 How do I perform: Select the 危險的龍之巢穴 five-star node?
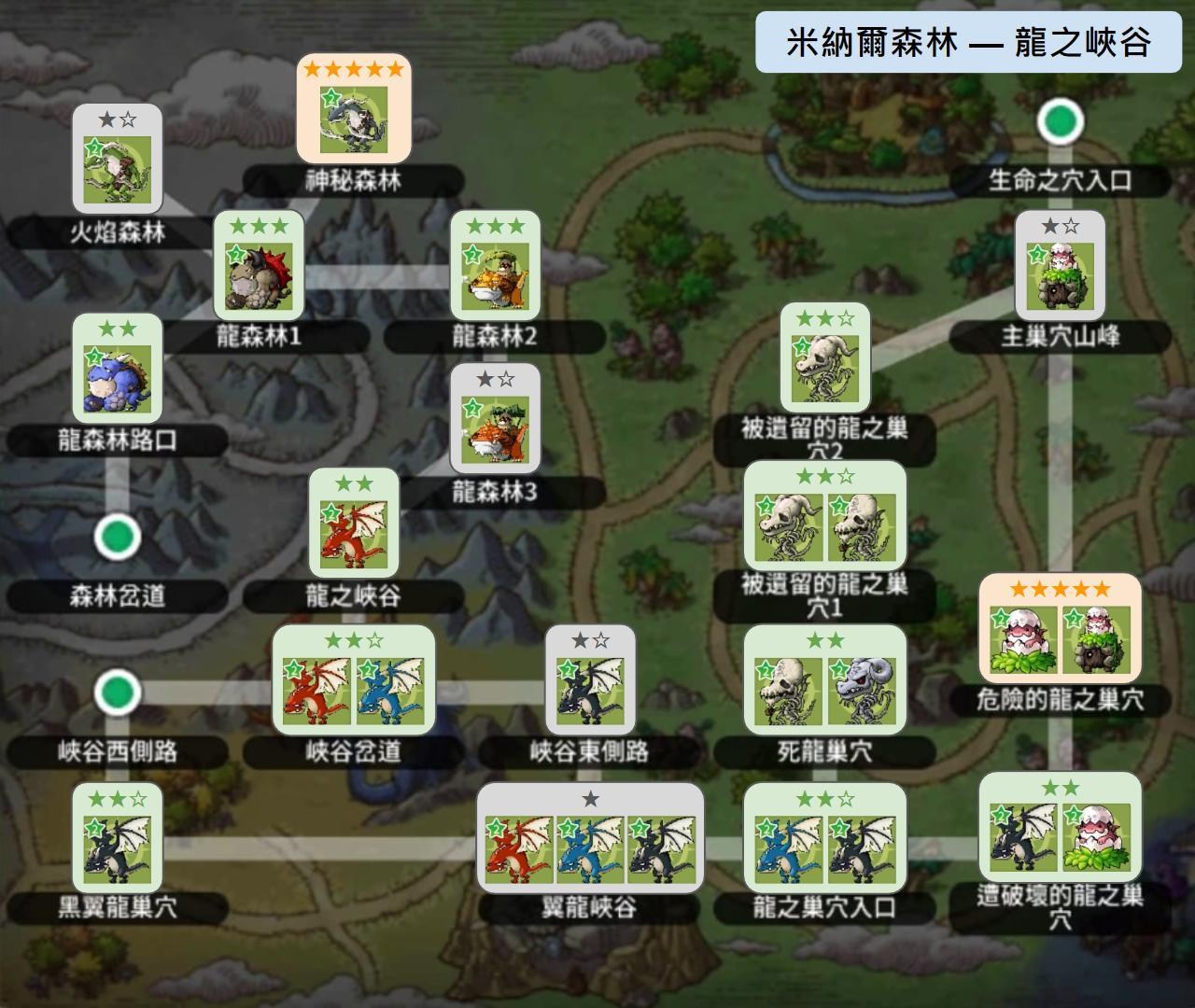click(x=1061, y=630)
